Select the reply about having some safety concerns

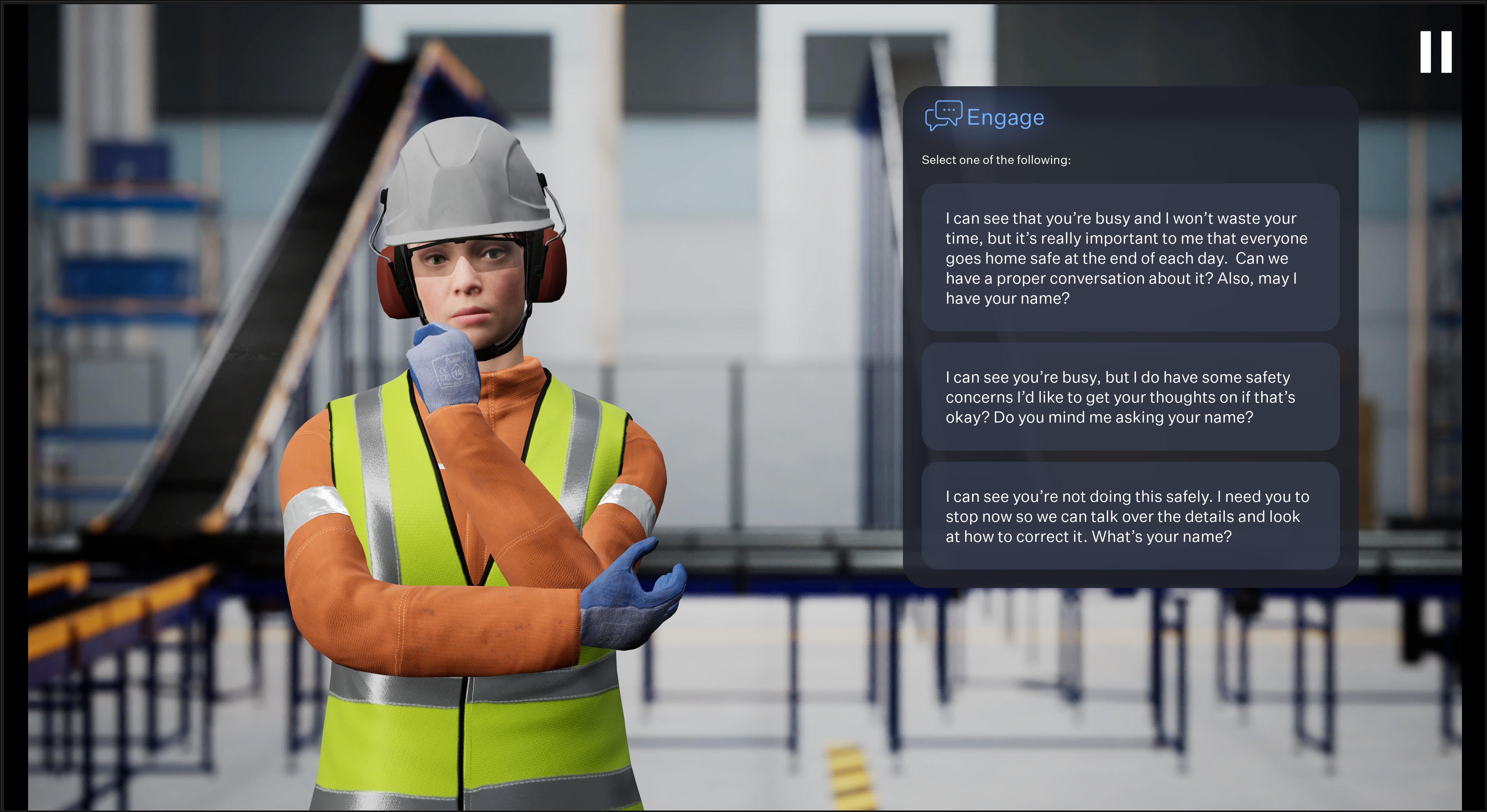tap(1130, 397)
